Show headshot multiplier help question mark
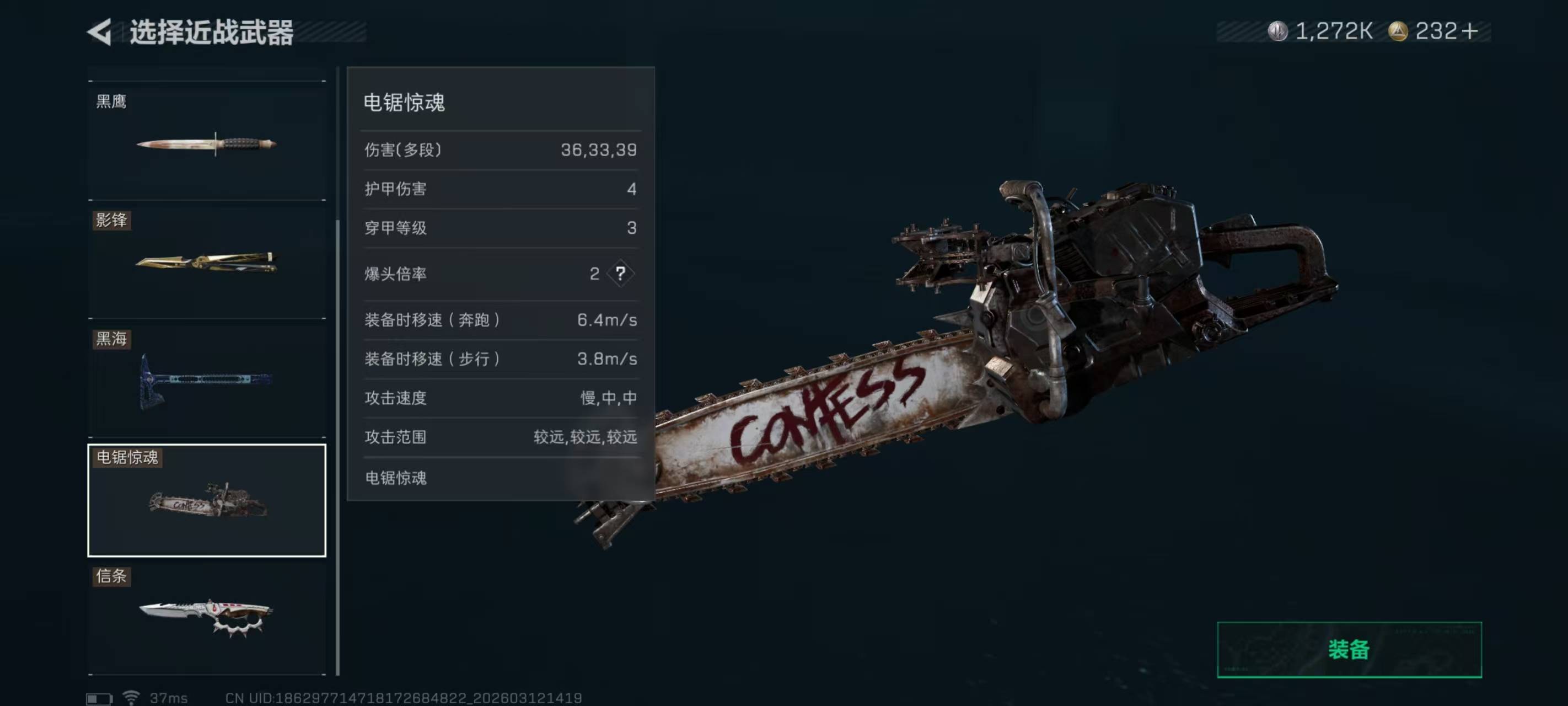Viewport: 1568px width, 706px height. pyautogui.click(x=620, y=274)
